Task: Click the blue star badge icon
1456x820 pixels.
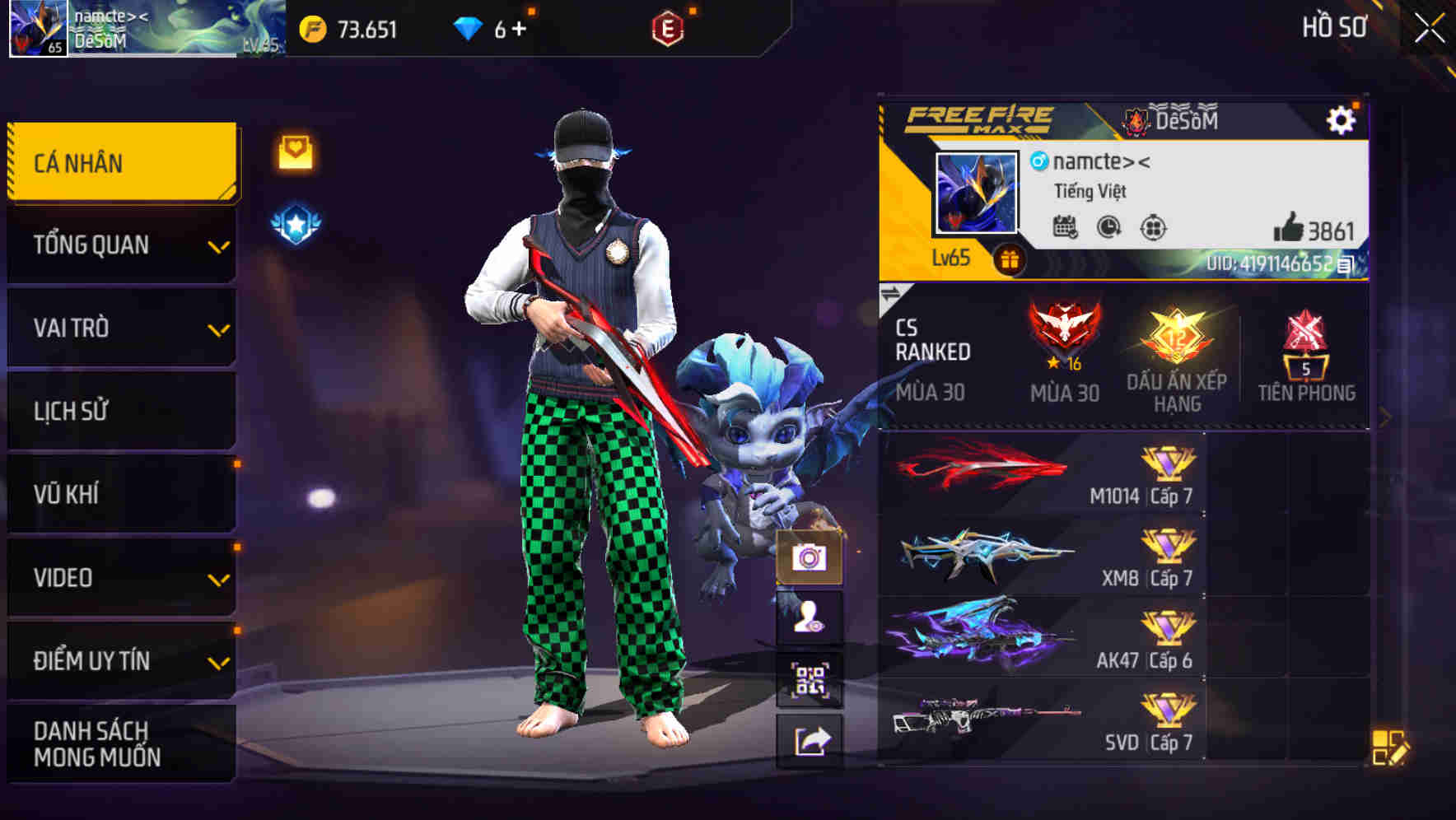Action: pos(295,222)
